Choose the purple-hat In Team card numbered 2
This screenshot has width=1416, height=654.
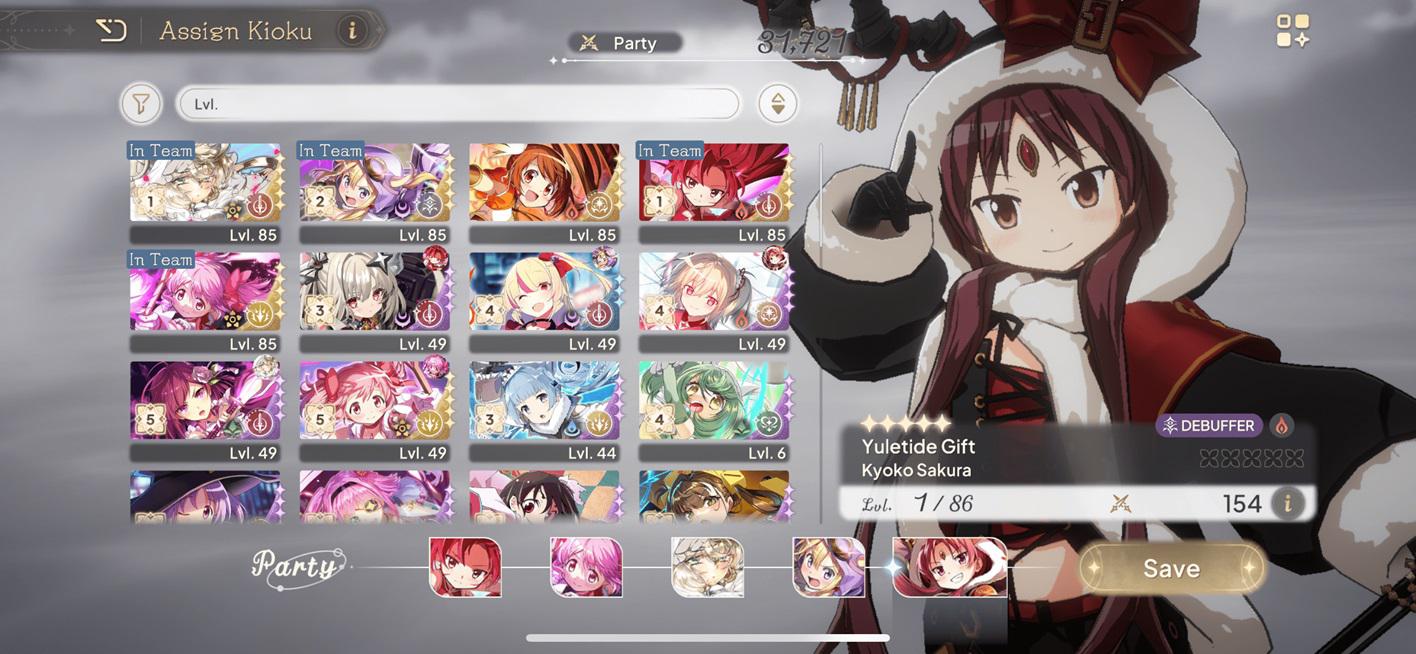374,183
